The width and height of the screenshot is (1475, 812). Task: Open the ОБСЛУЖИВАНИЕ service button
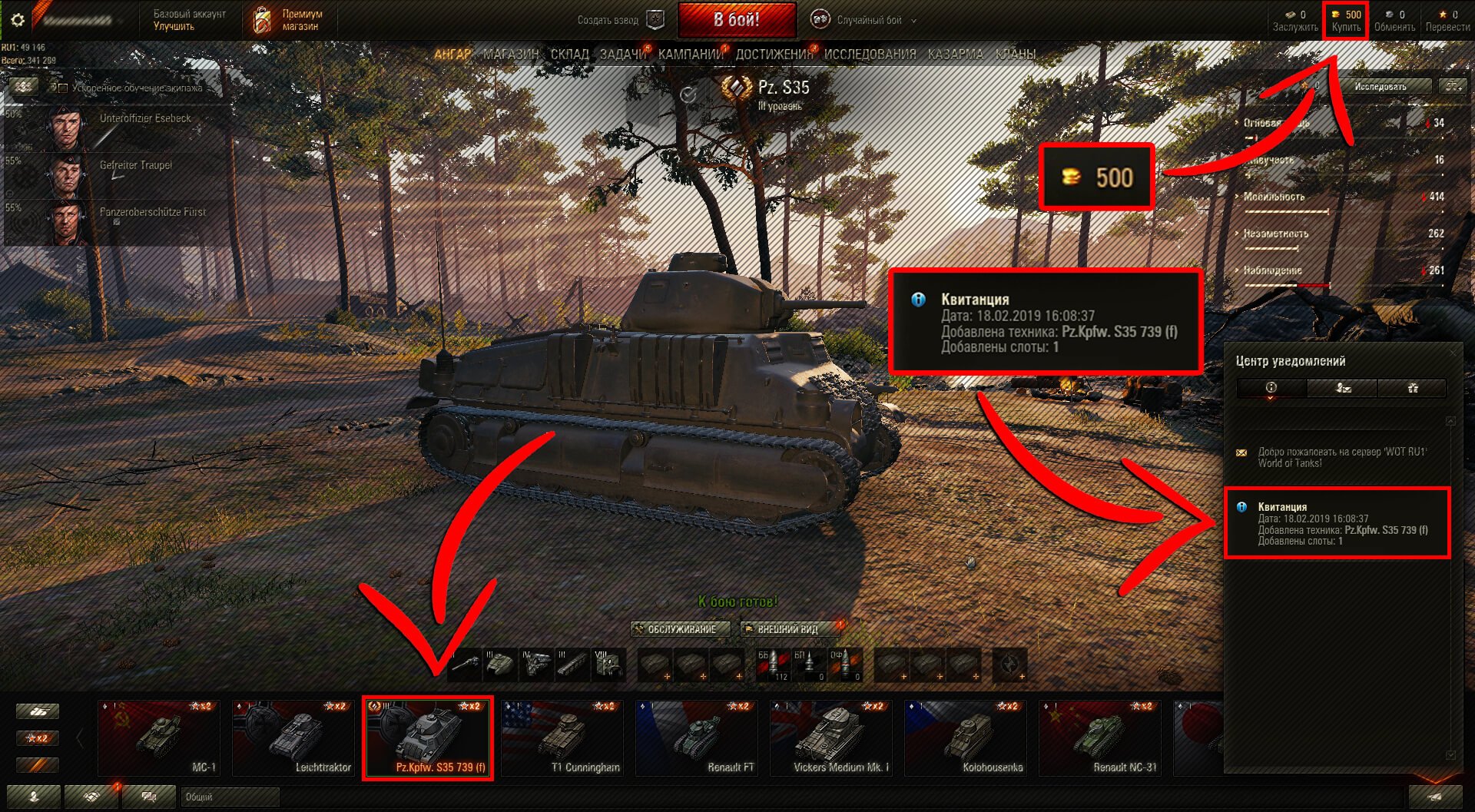pyautogui.click(x=681, y=629)
